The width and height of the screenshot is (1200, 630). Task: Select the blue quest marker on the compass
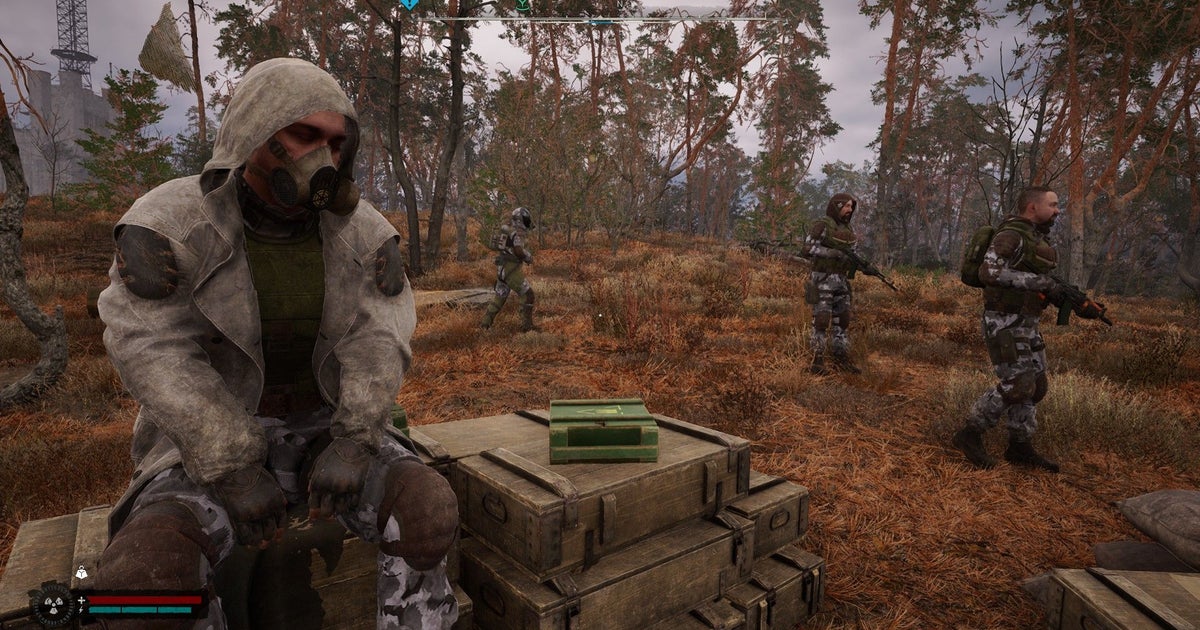409,4
